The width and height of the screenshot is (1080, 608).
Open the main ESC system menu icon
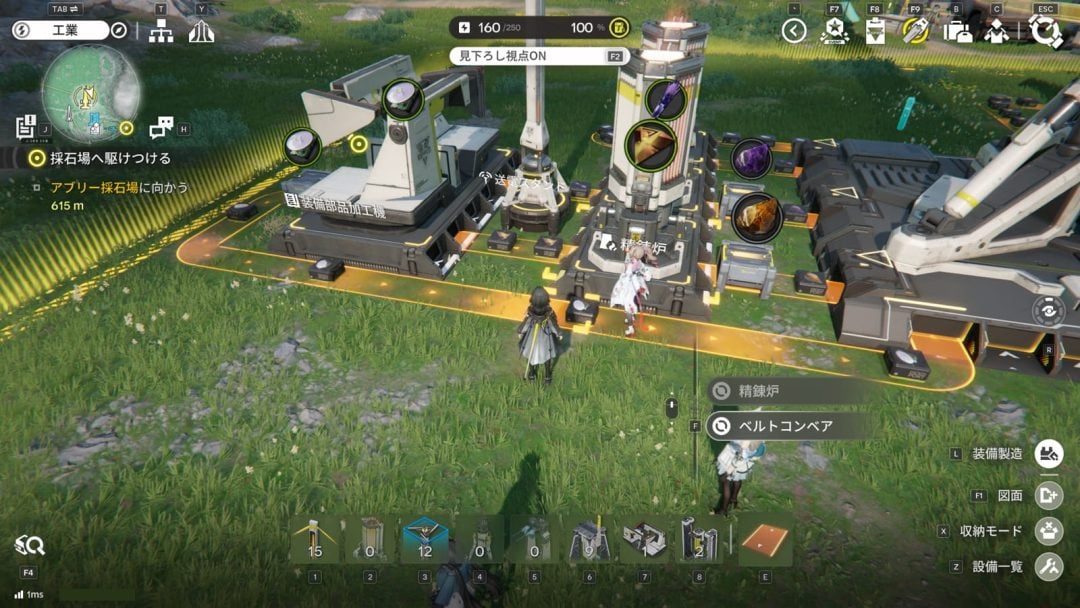pos(1045,31)
